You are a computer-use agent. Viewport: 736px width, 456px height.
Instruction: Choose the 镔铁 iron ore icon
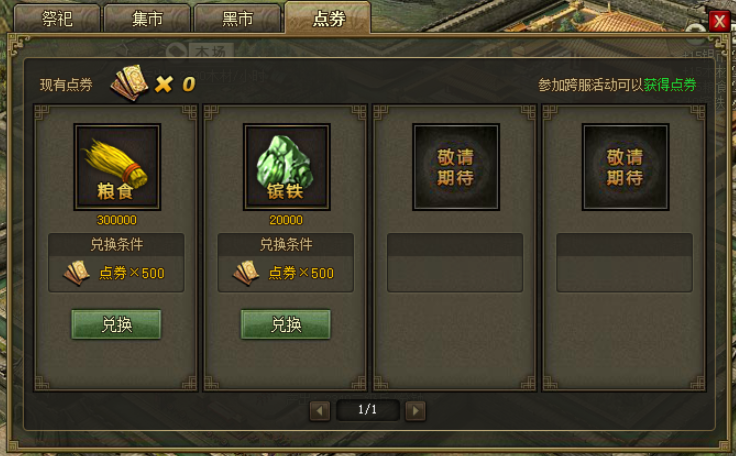tap(286, 167)
